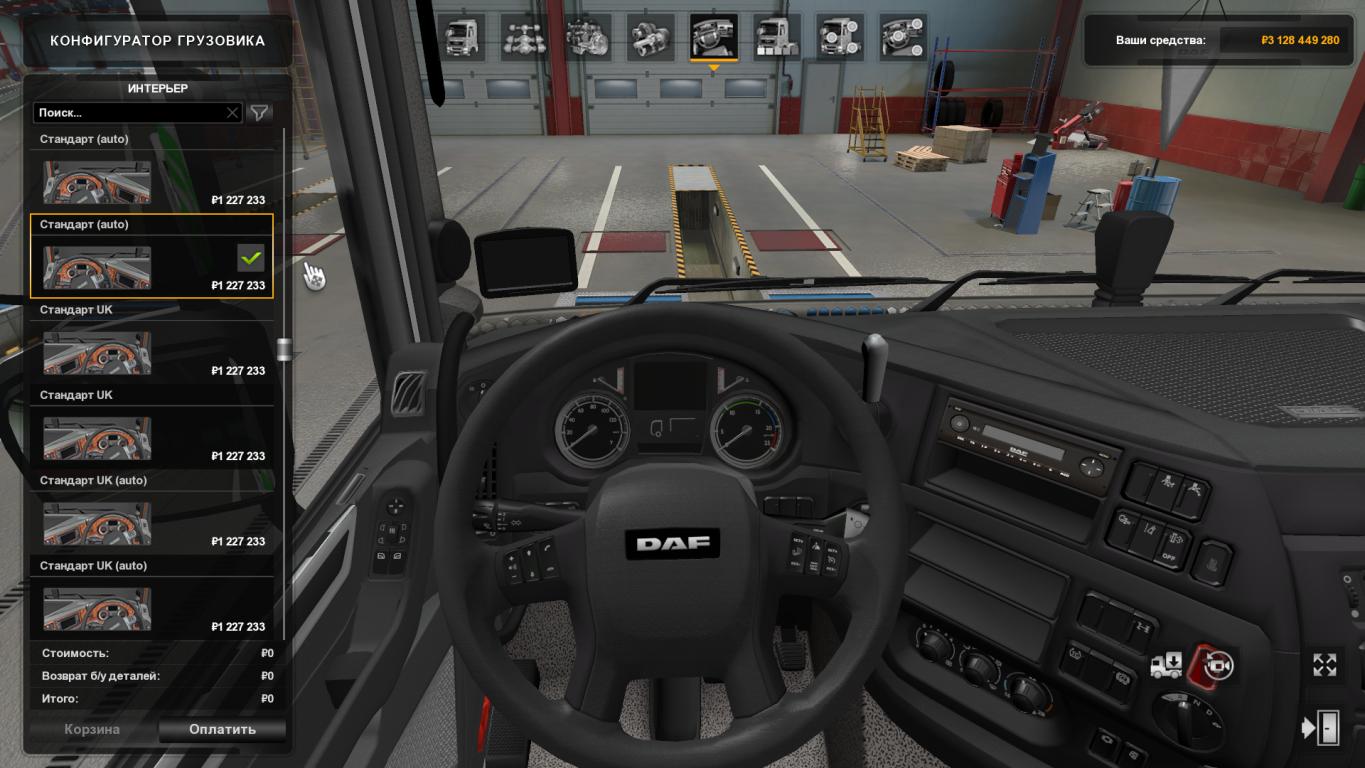Toggle fullscreen view with four arrows icon
This screenshot has height=768, width=1365.
pos(1325,665)
